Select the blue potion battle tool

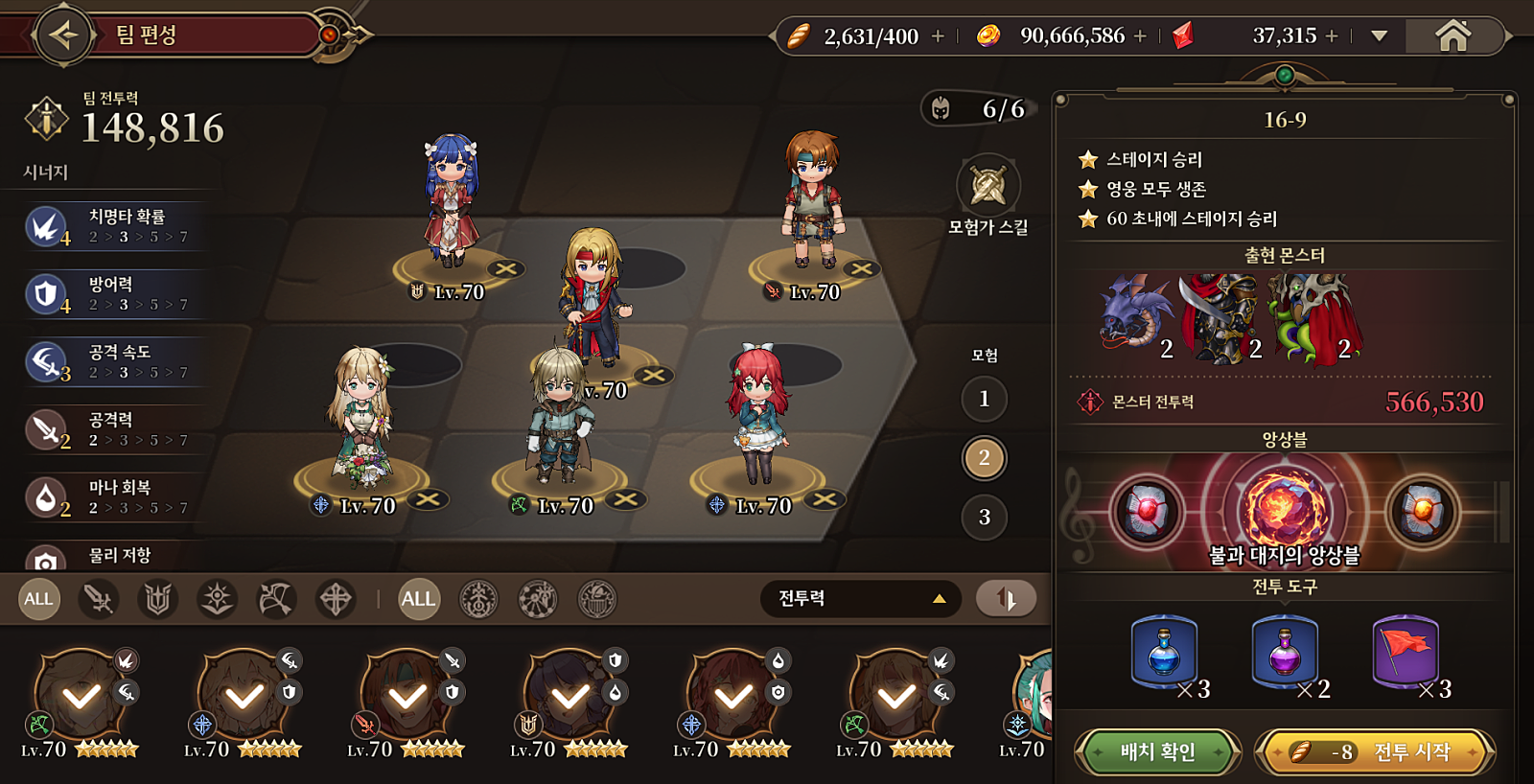1164,653
